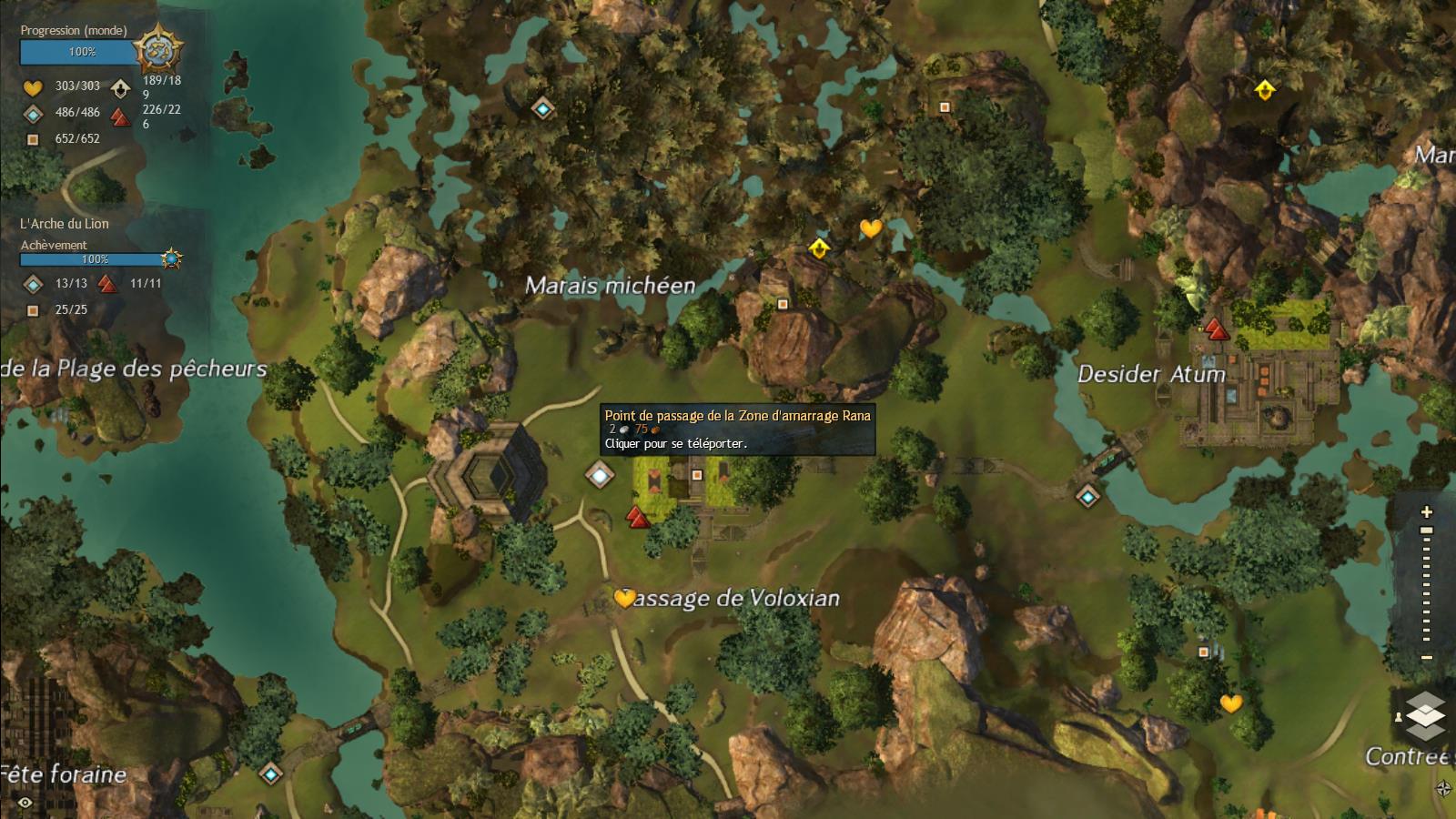The width and height of the screenshot is (1456, 819).
Task: Click the zoom-out minus button
Action: coord(1427,657)
